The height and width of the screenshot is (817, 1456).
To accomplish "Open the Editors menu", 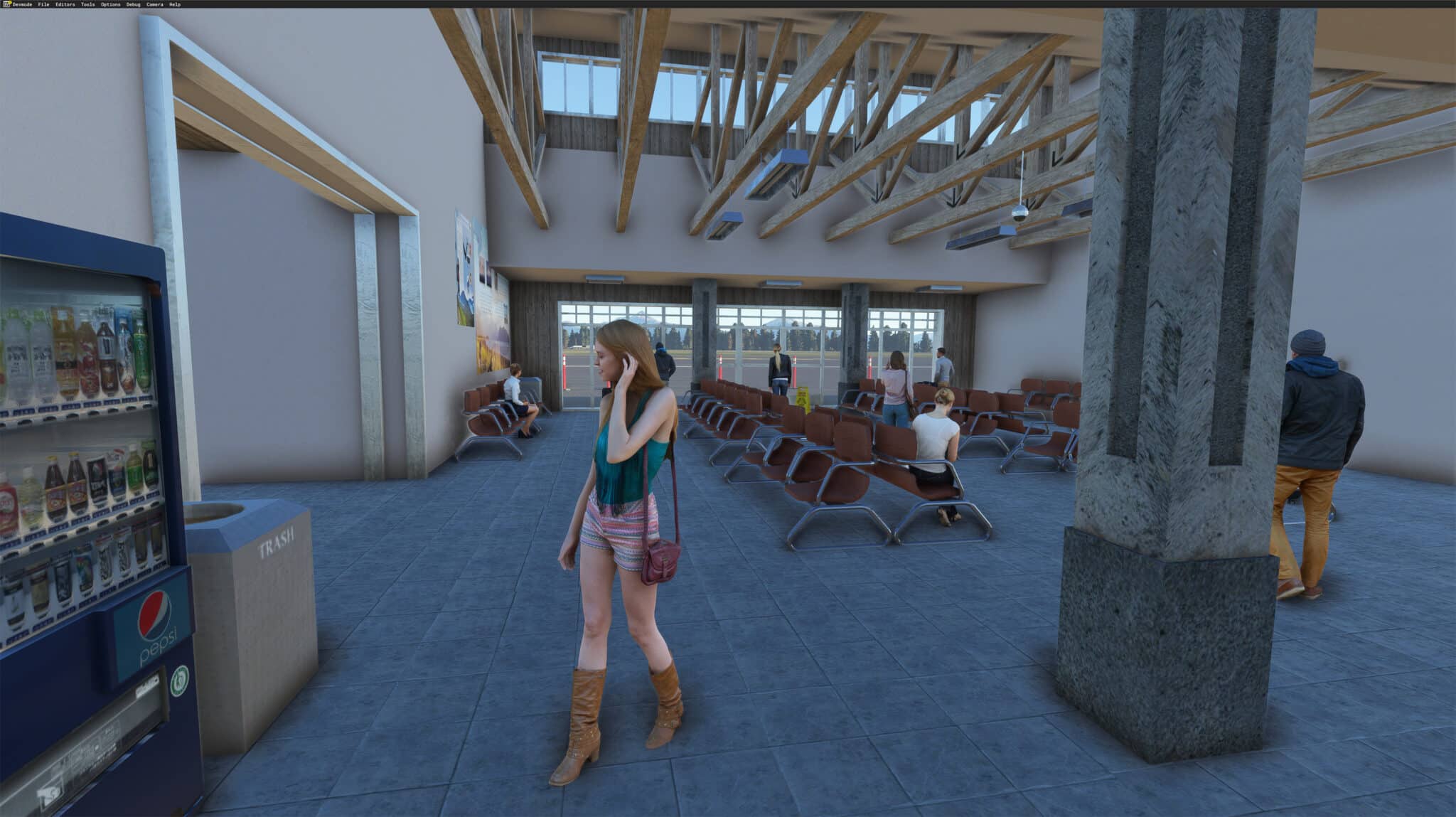I will click(x=65, y=4).
